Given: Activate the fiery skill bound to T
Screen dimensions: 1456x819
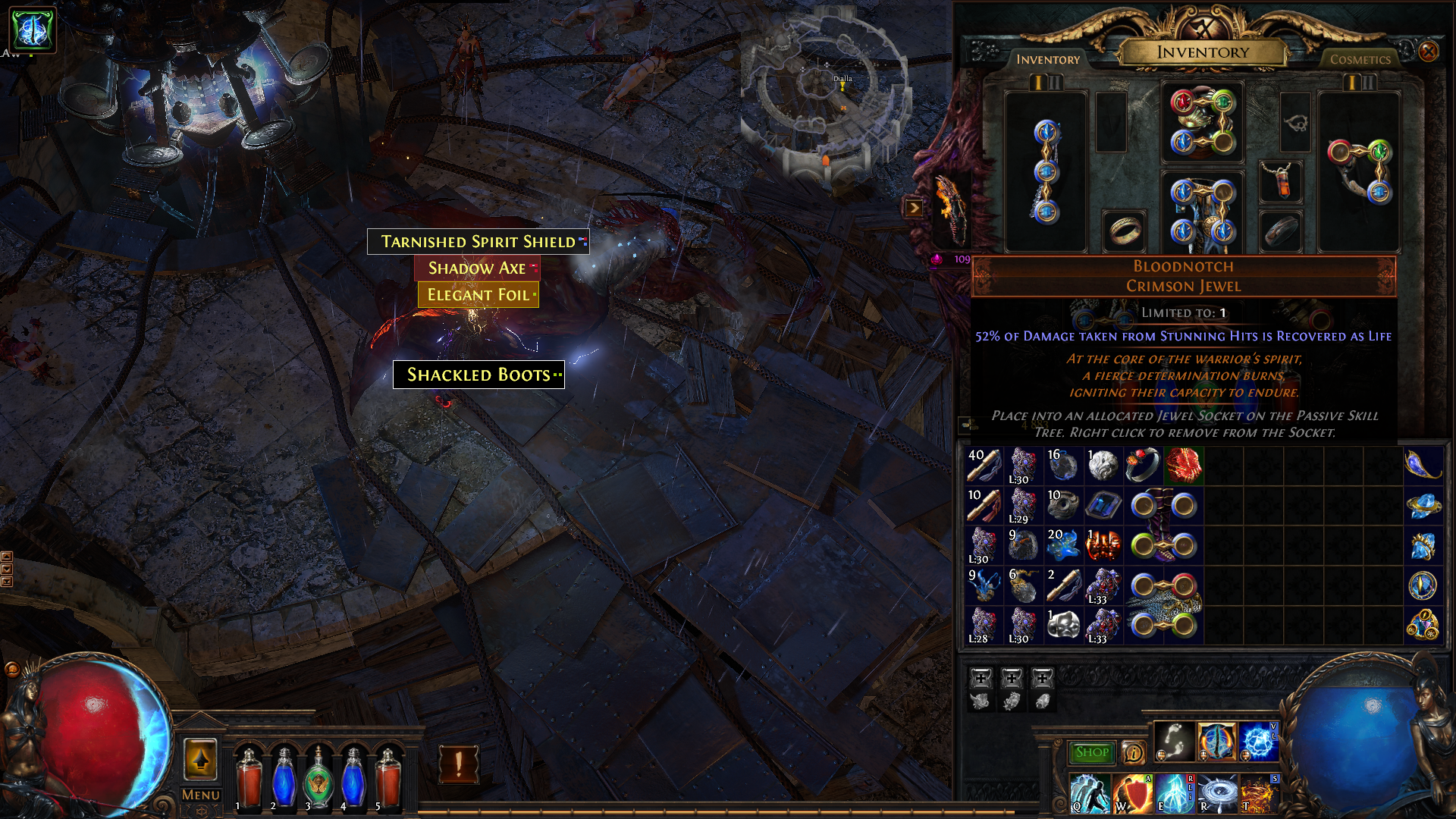Looking at the screenshot, I should click(x=1259, y=793).
